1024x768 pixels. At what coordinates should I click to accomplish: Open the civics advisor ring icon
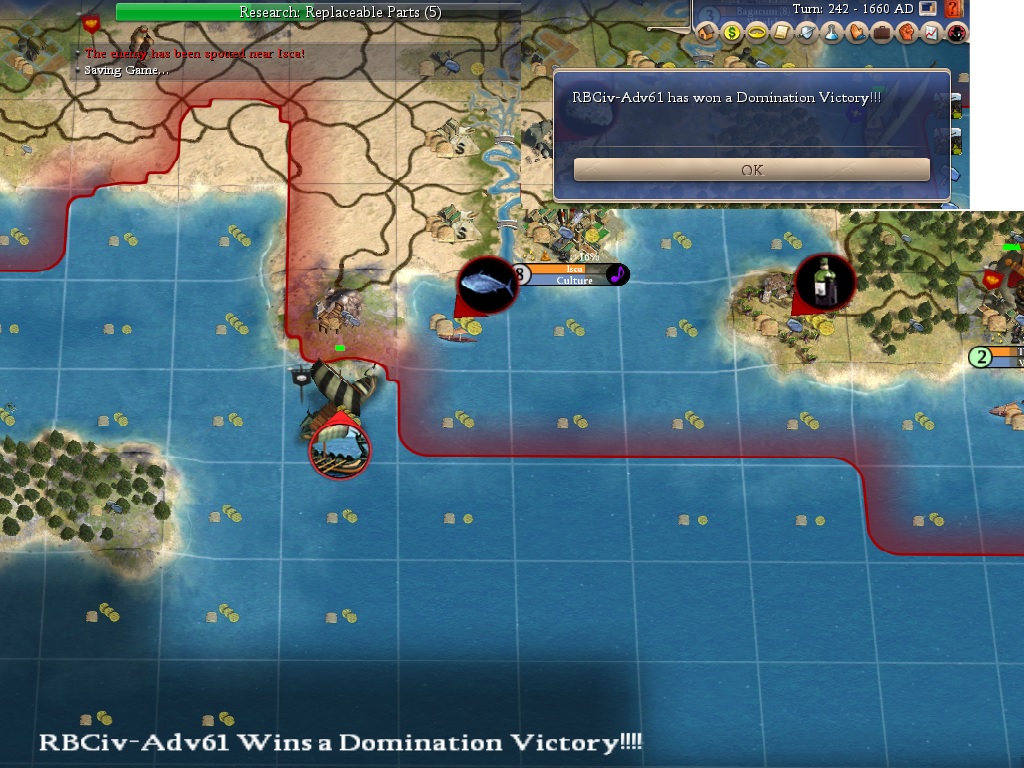(x=757, y=33)
